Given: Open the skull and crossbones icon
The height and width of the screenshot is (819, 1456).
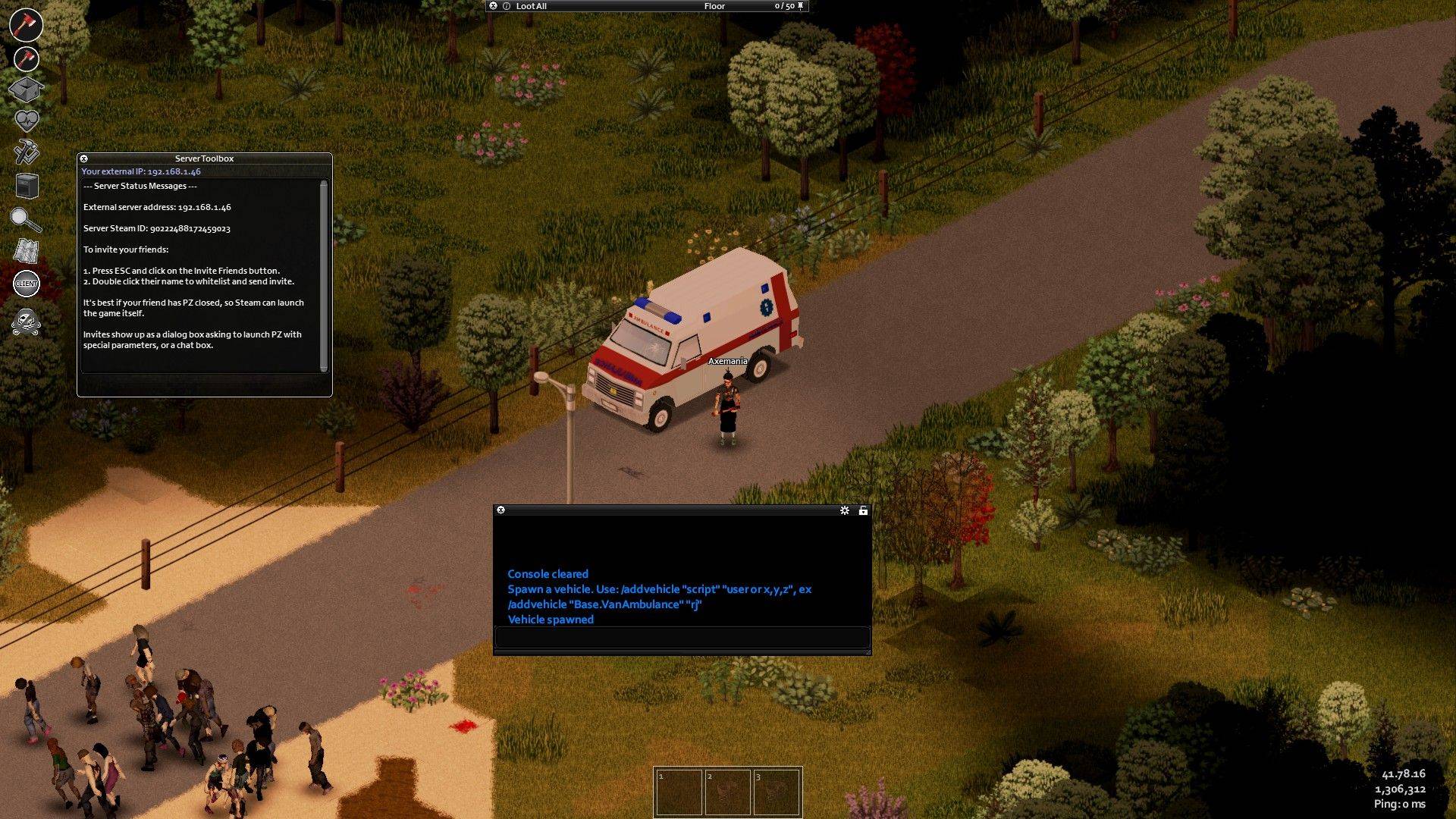Looking at the screenshot, I should pos(27,322).
